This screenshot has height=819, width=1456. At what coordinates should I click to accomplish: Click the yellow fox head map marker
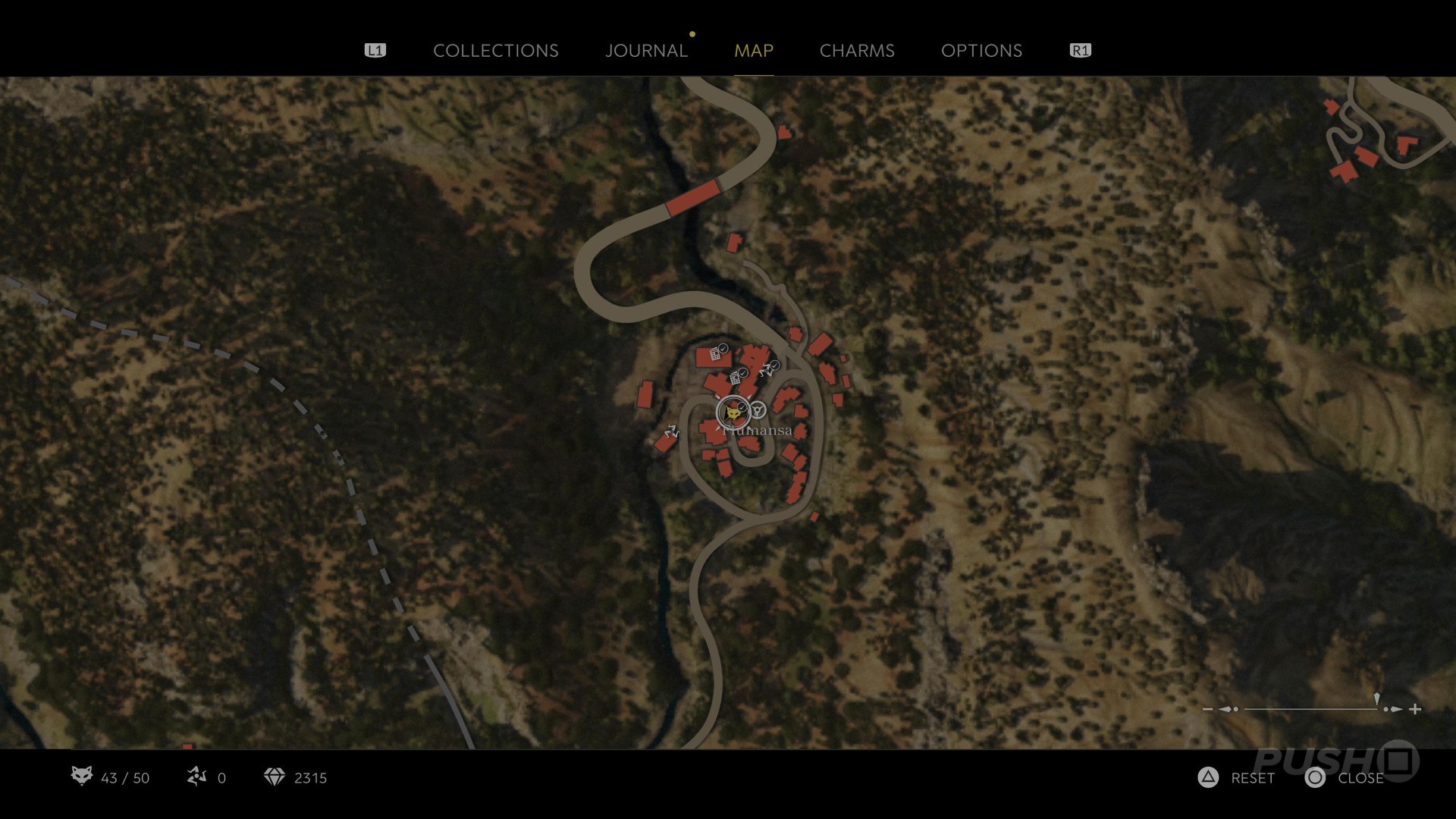[x=733, y=413]
